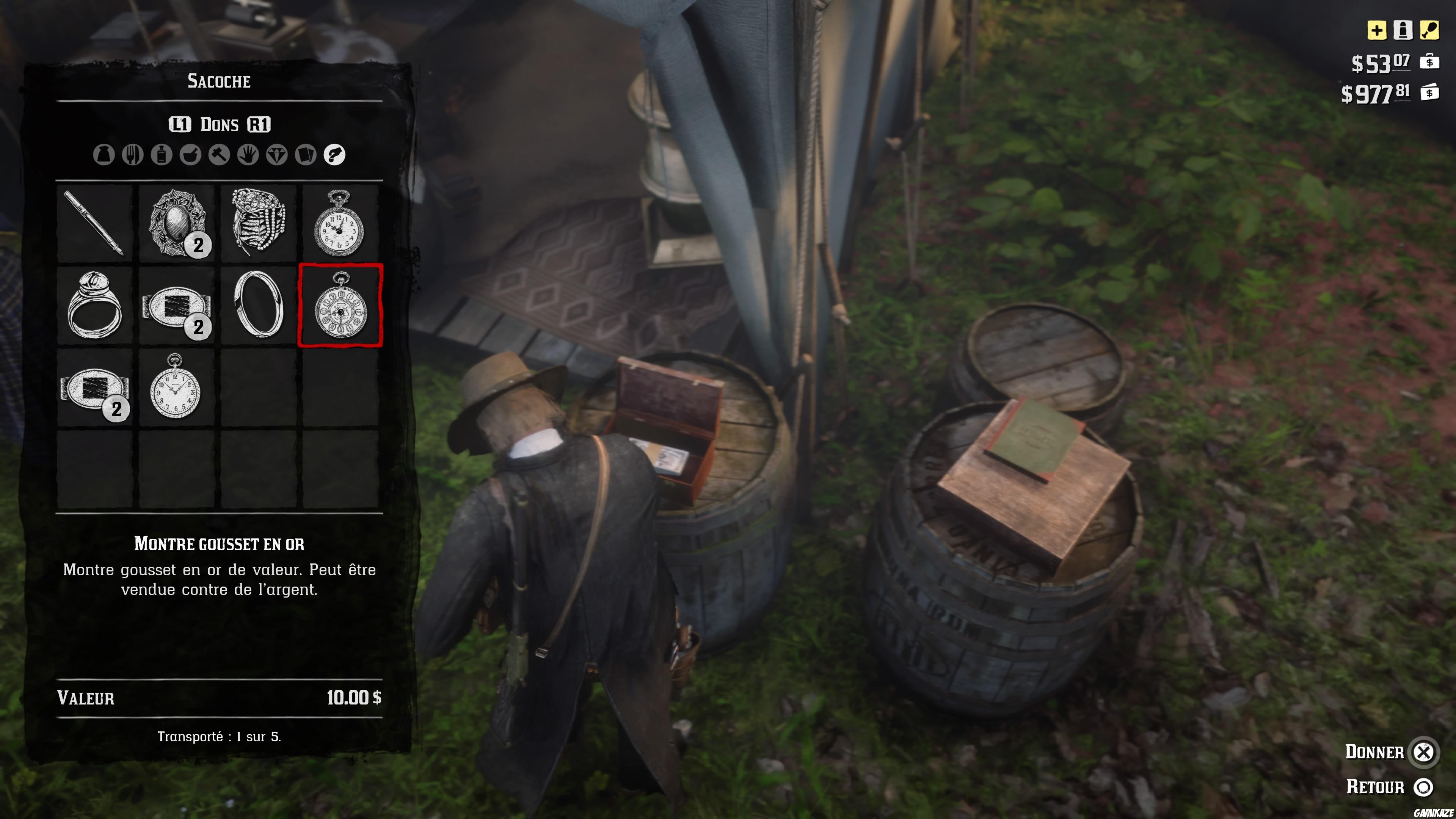This screenshot has height=819, width=1456.
Task: Open the fork and knife provisions tab
Action: pyautogui.click(x=132, y=155)
